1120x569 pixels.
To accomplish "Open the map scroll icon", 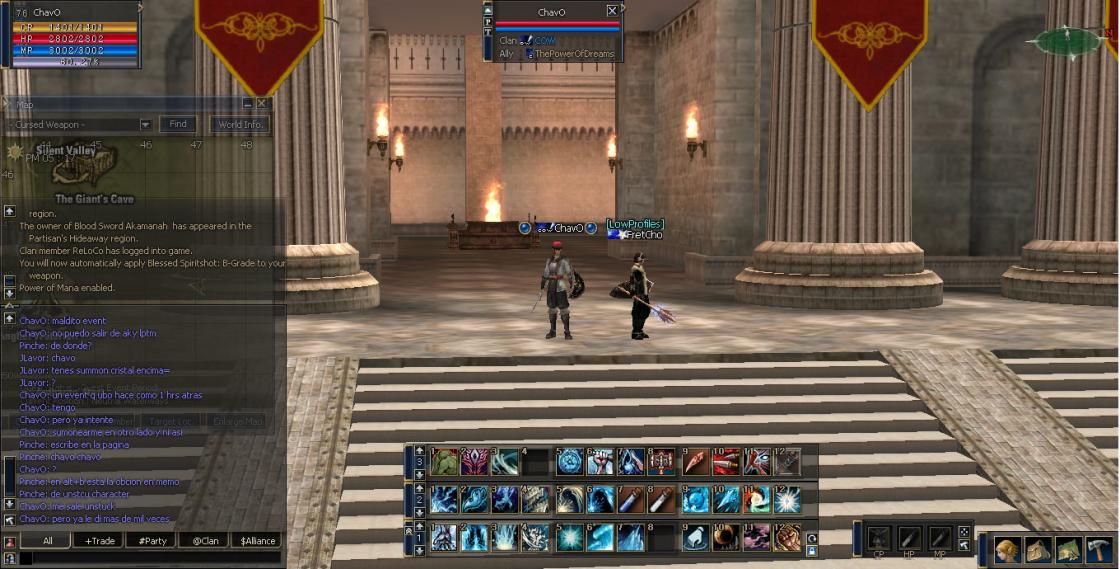I will 1069,549.
